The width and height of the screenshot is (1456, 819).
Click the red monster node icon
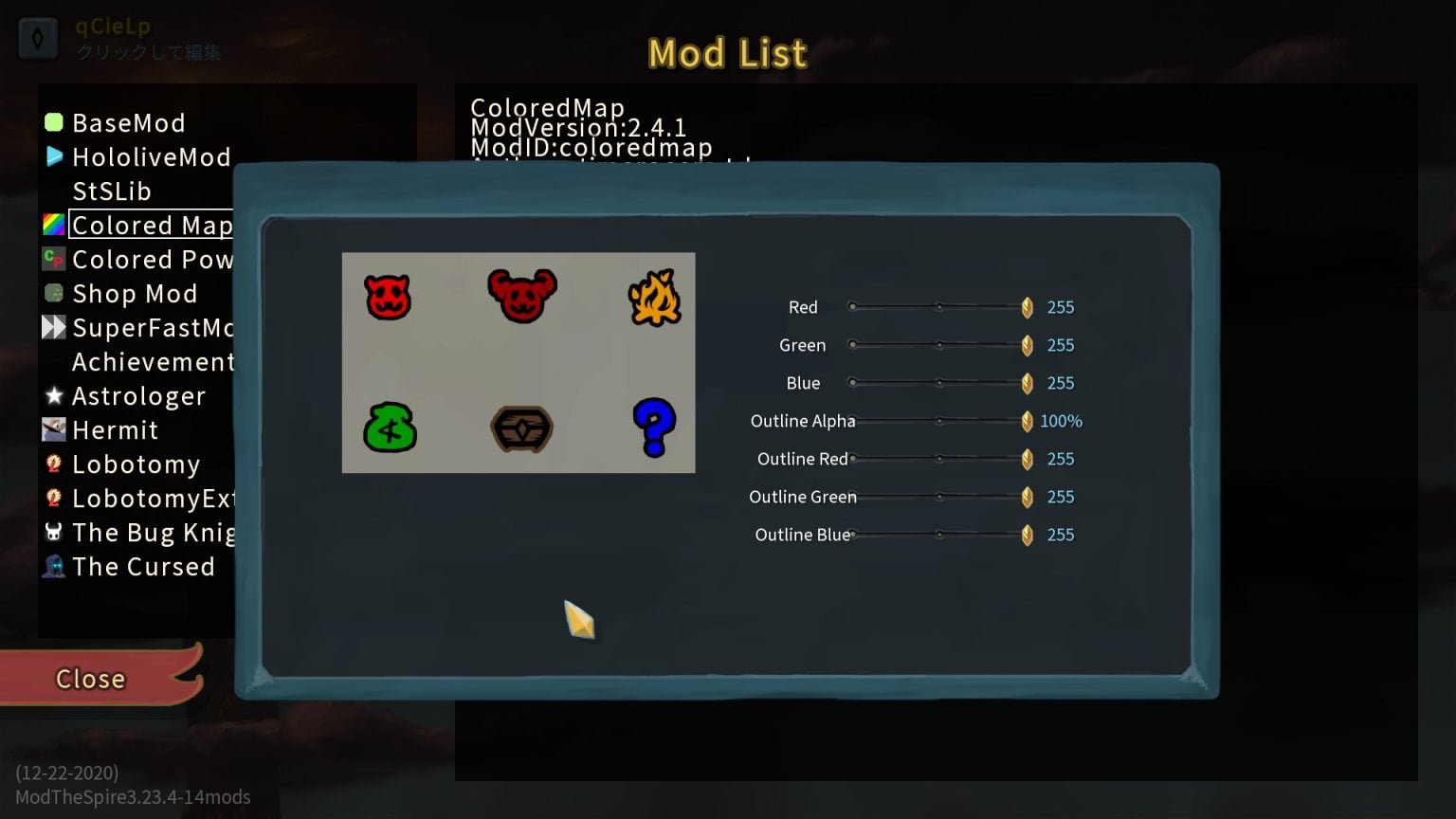pyautogui.click(x=387, y=296)
